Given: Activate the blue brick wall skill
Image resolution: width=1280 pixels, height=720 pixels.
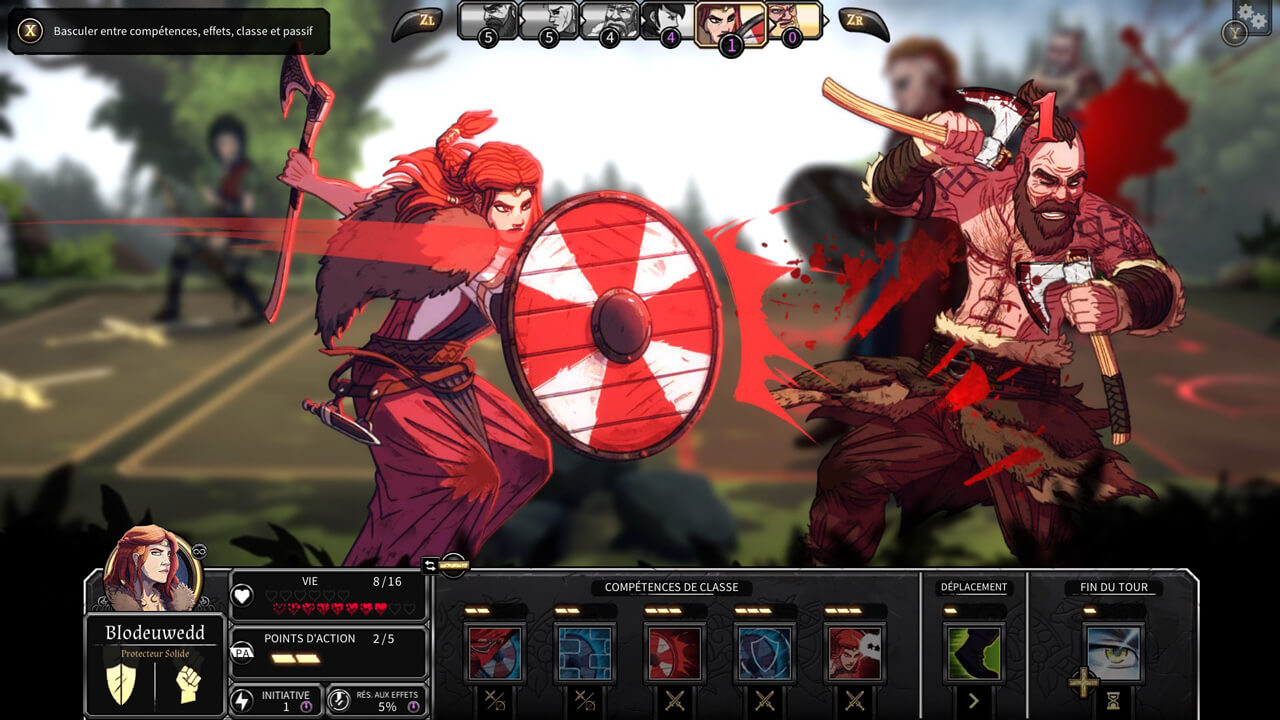Looking at the screenshot, I should coord(585,653).
